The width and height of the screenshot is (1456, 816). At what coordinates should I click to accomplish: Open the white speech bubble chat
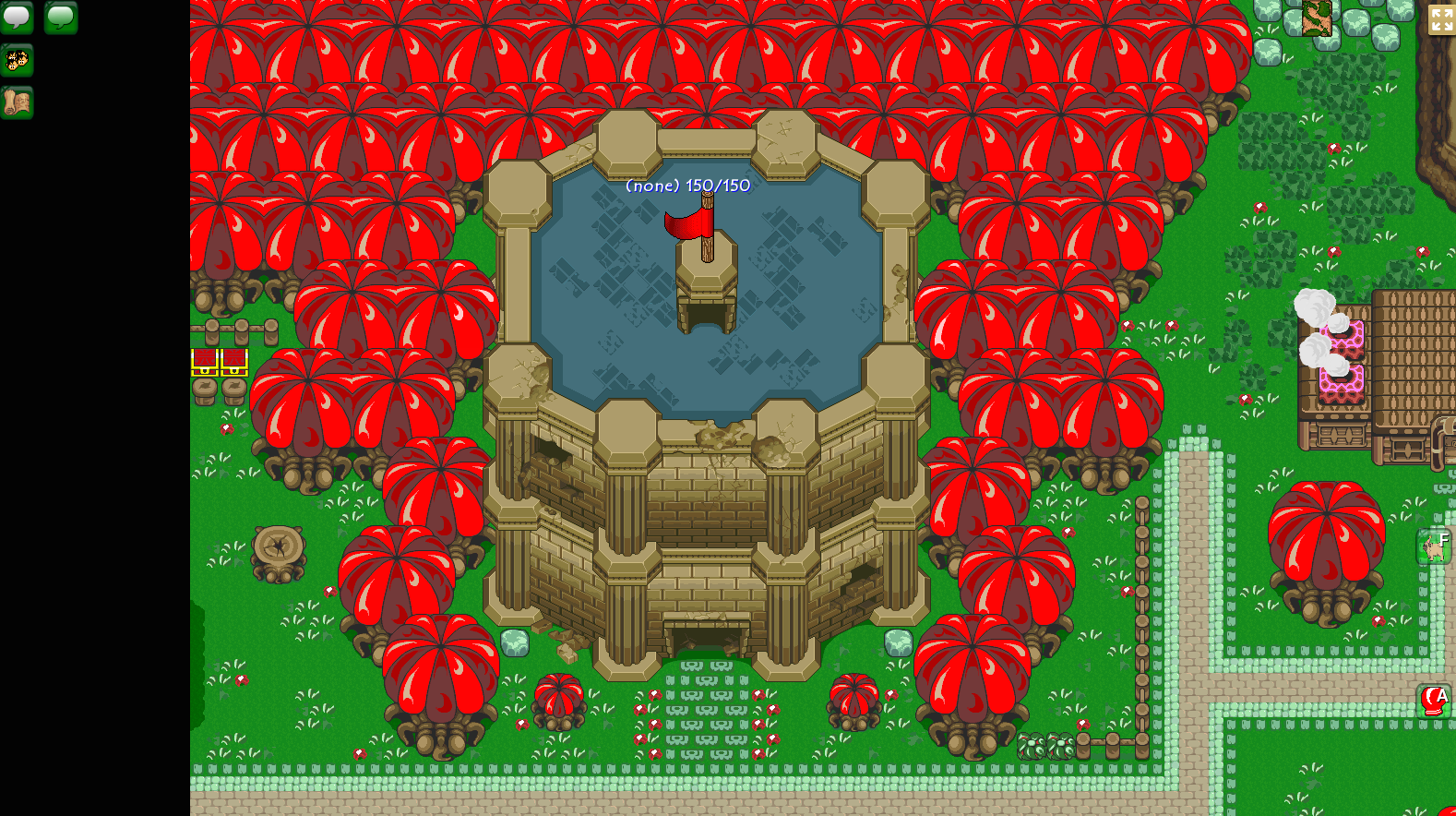point(17,17)
